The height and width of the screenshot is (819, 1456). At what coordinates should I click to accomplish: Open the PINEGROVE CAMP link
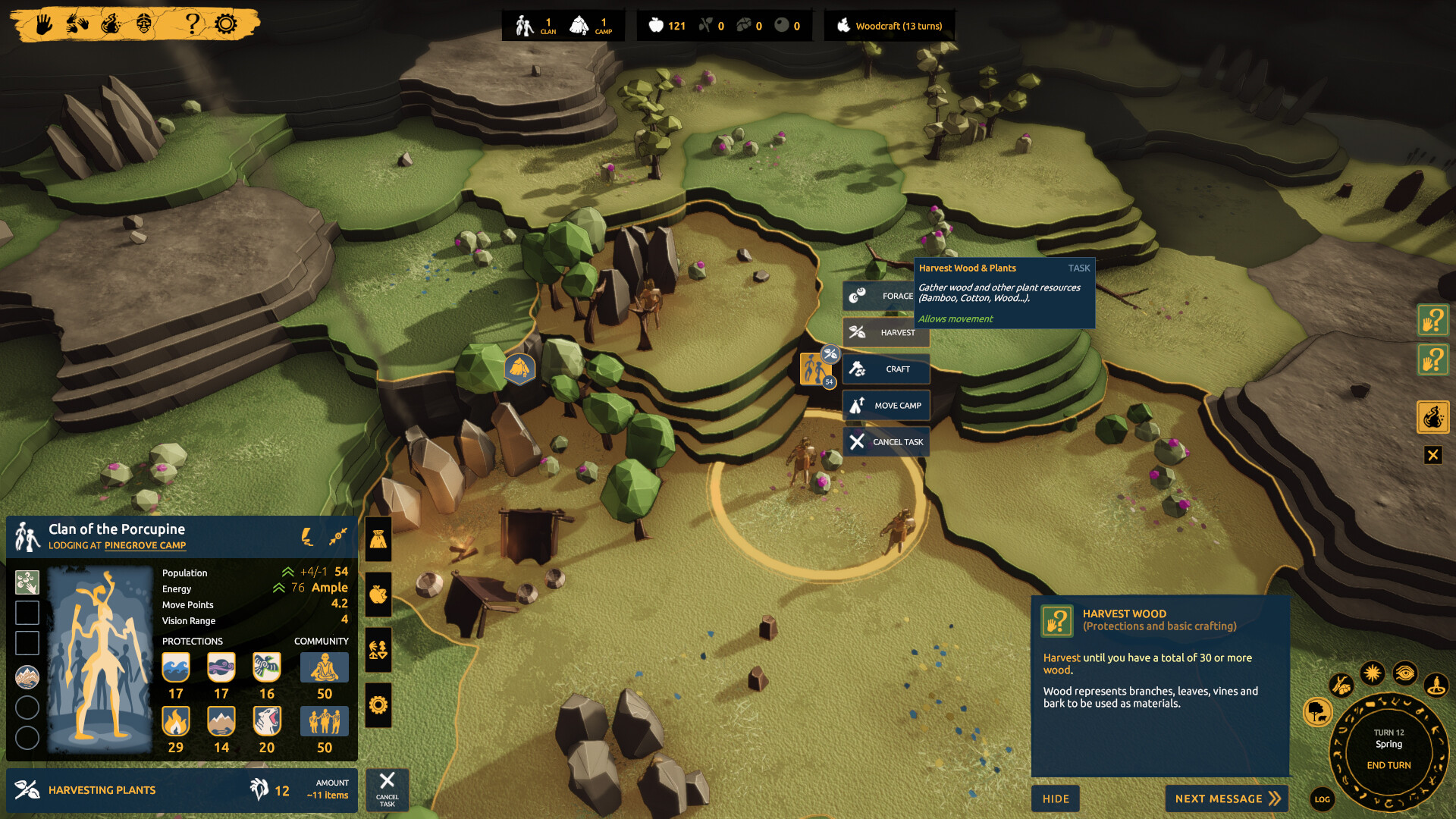tap(146, 545)
